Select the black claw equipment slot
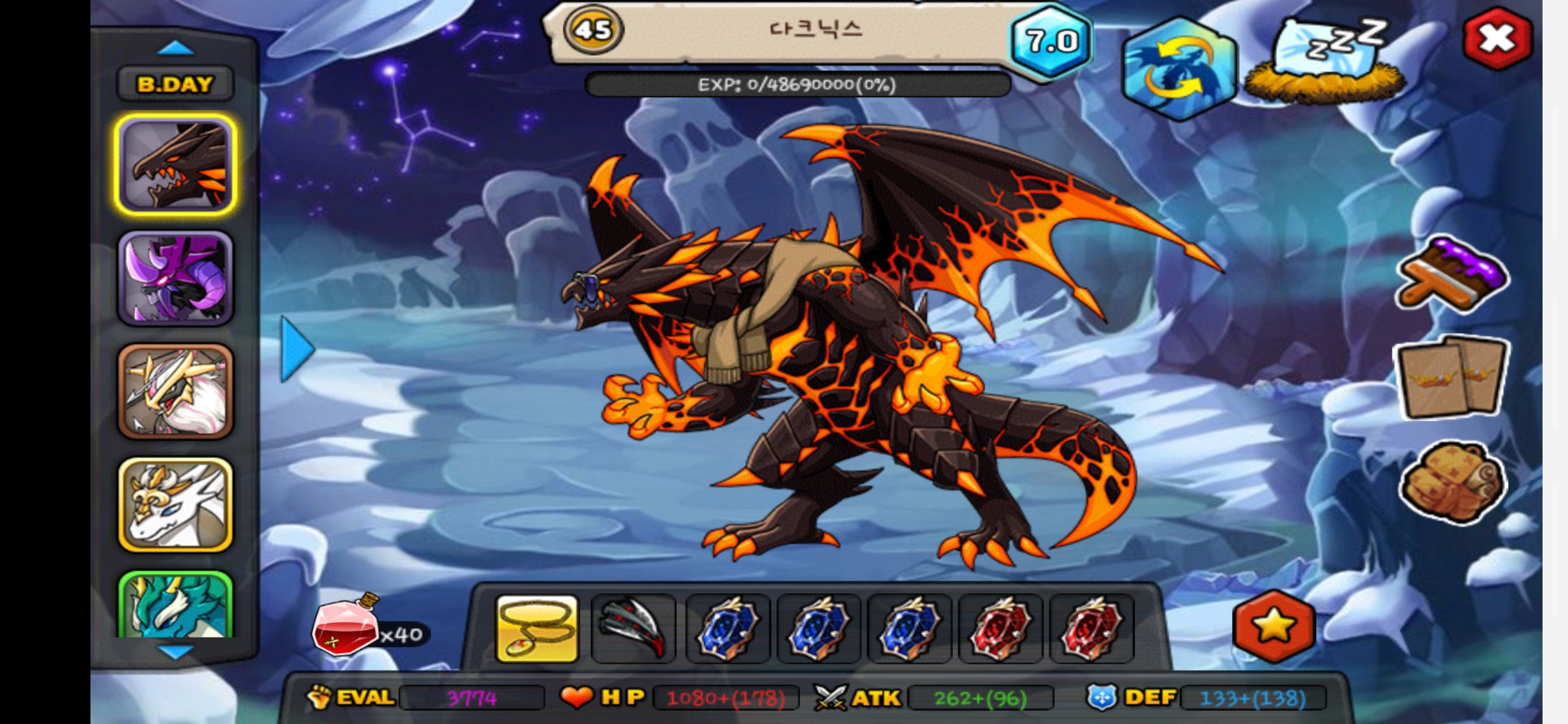Viewport: 1568px width, 724px height. coord(633,629)
